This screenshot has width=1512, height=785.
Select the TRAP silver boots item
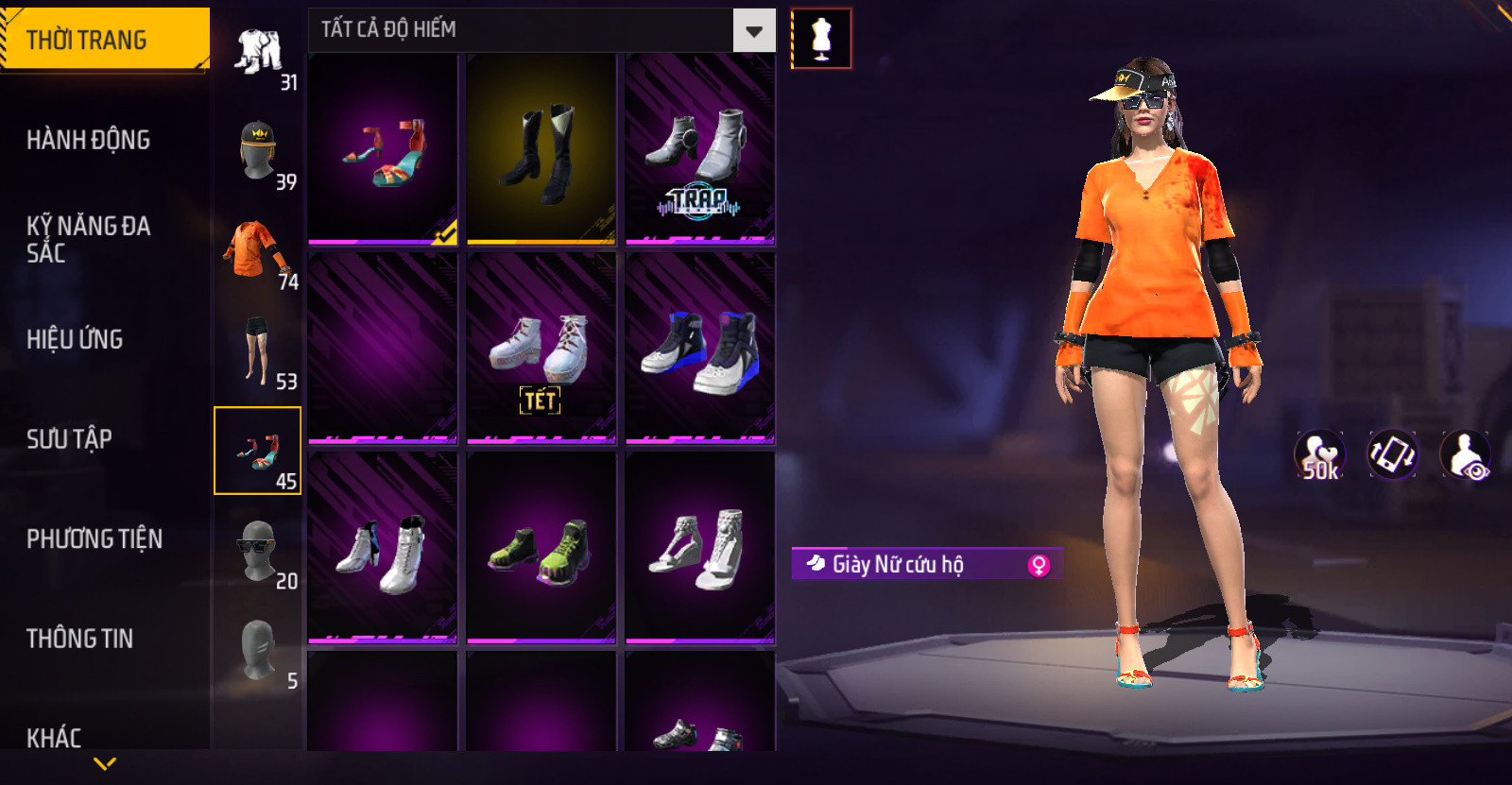coord(700,149)
